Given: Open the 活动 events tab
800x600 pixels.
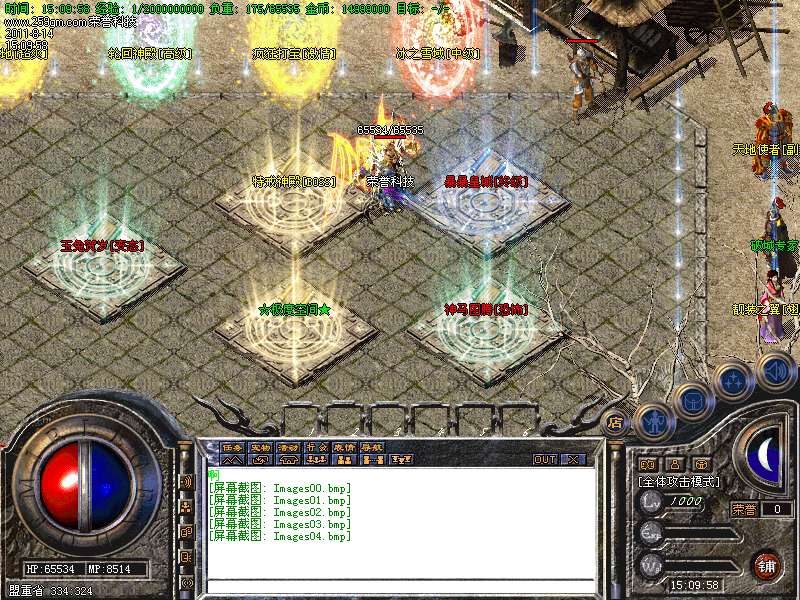Looking at the screenshot, I should pyautogui.click(x=288, y=447).
